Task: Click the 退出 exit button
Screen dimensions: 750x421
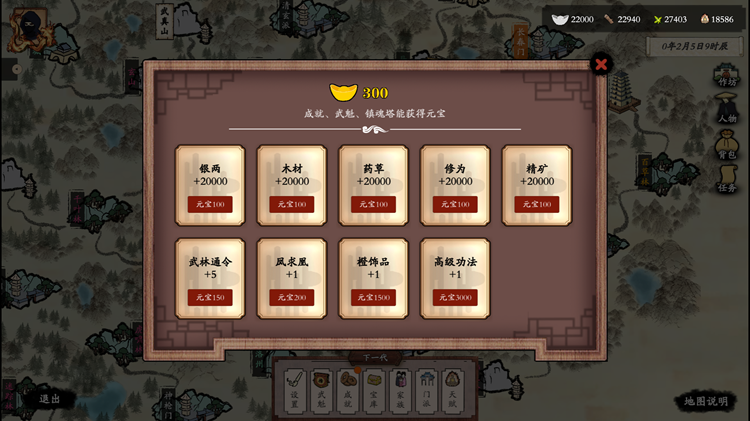Action: click(x=50, y=399)
